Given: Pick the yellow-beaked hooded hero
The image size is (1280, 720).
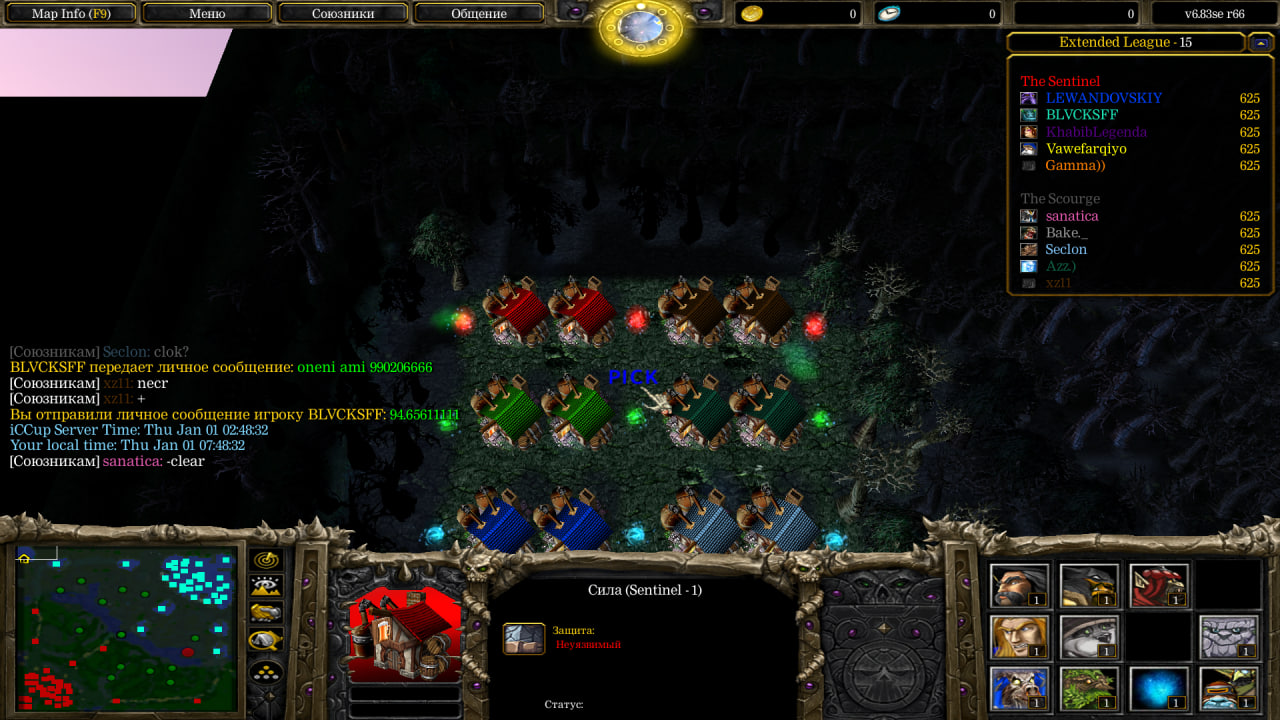Looking at the screenshot, I should [x=1089, y=585].
